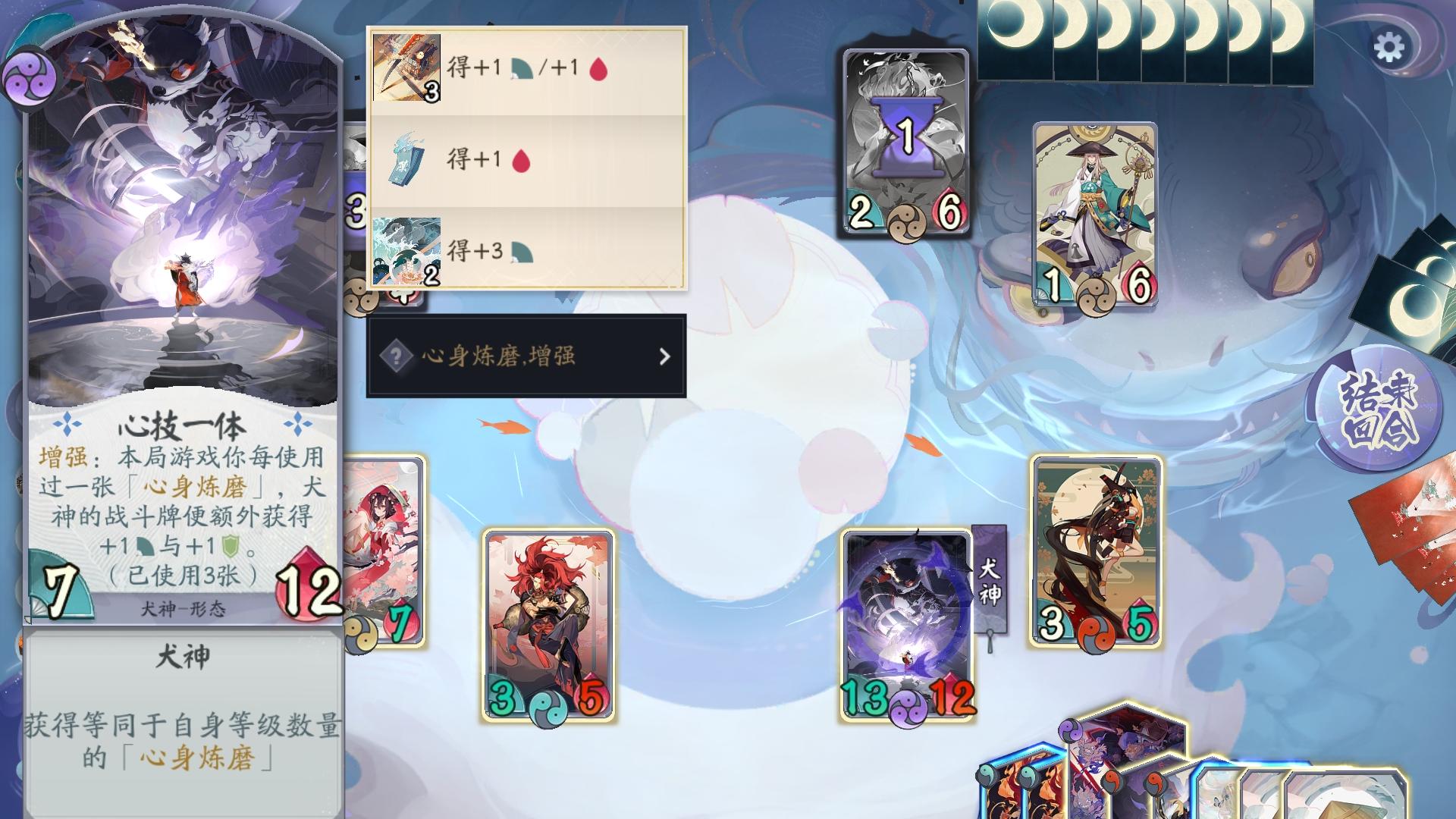Screen dimensions: 1456x819
Task: Open the settings gear
Action: [x=1390, y=45]
